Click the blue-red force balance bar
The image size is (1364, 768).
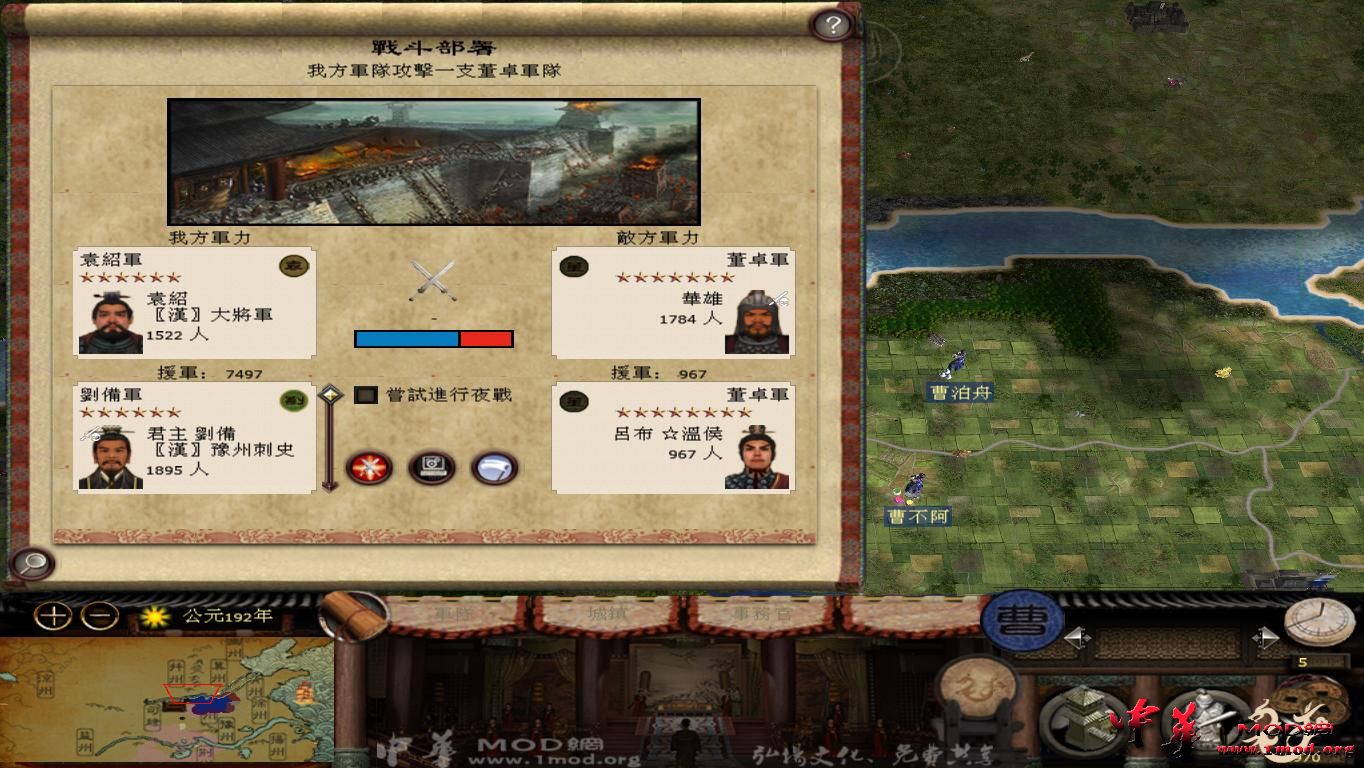click(x=434, y=339)
